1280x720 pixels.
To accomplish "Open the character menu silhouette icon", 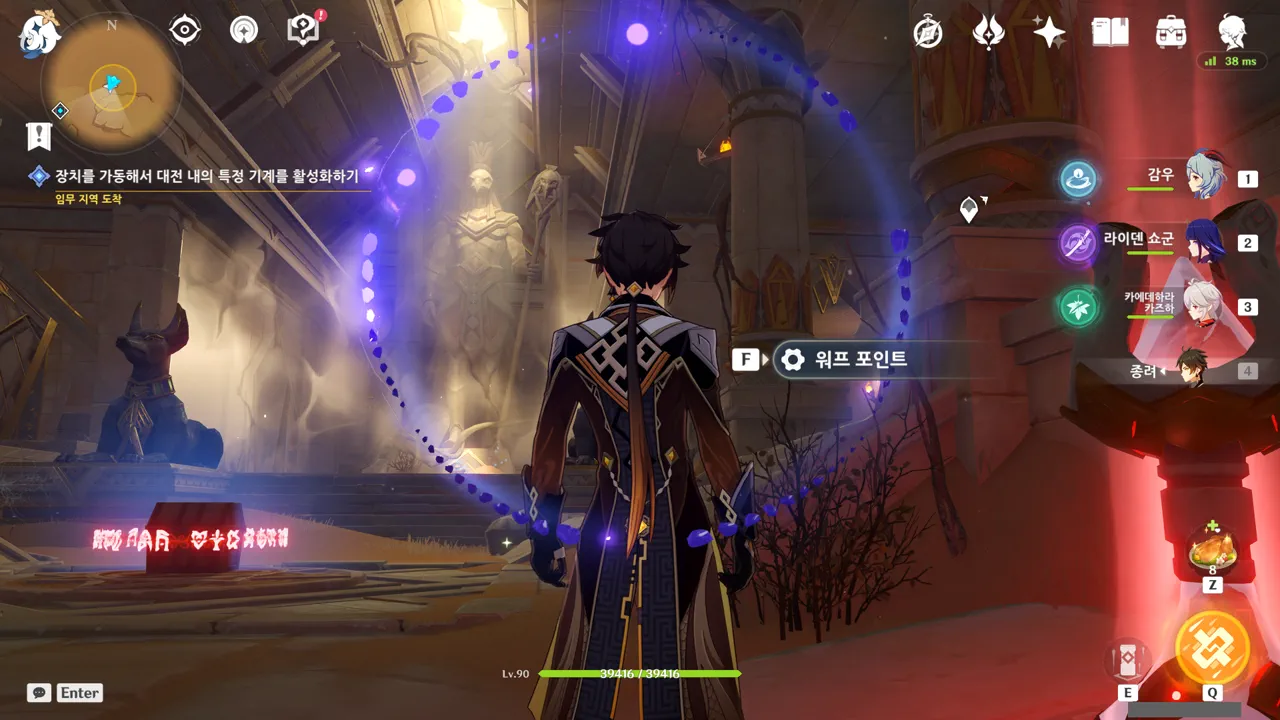I will point(1232,33).
